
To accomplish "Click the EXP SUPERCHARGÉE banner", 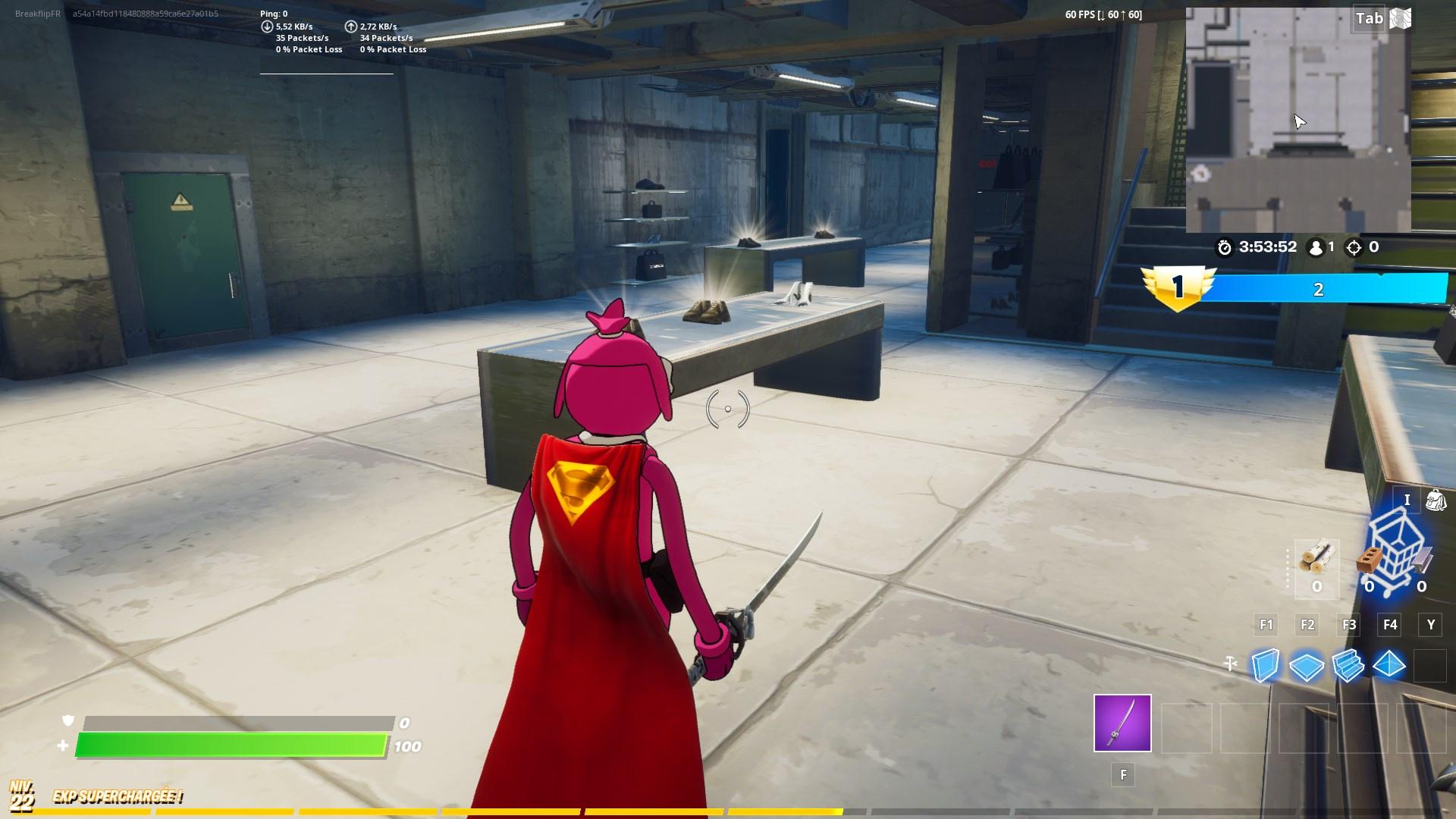I will 116,797.
